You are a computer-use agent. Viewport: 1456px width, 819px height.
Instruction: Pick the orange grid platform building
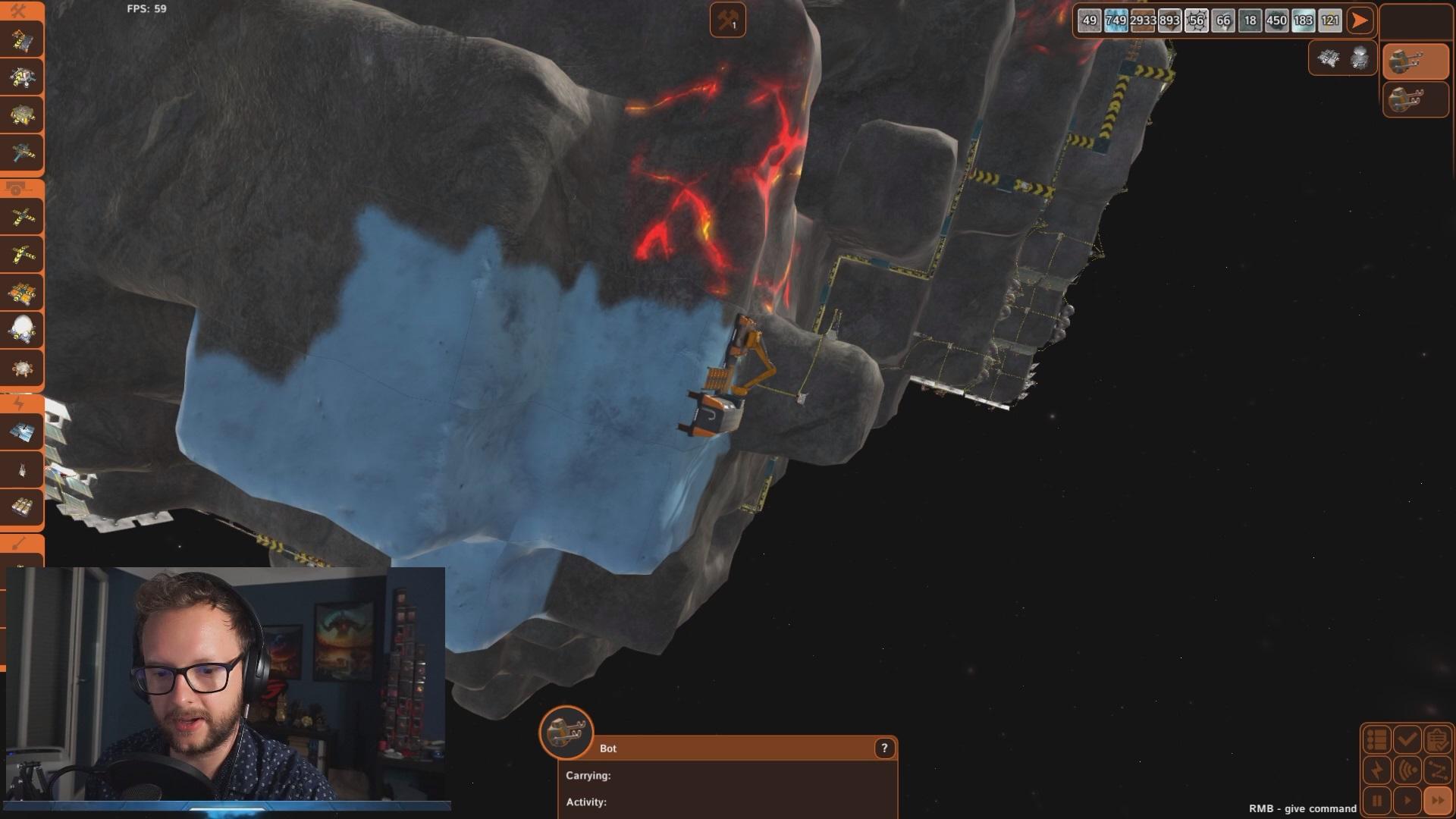click(x=22, y=292)
